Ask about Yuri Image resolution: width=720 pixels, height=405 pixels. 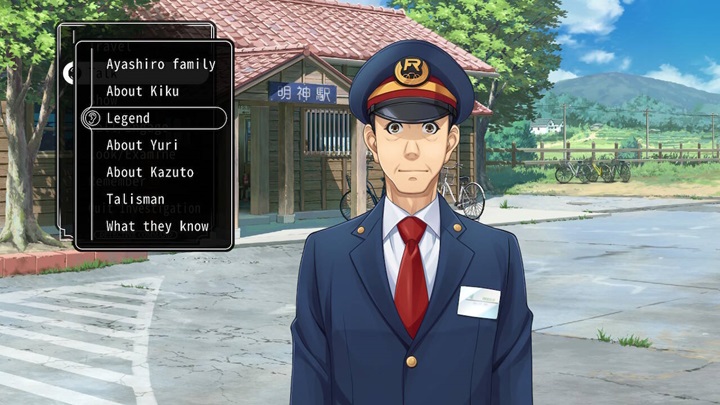point(142,145)
